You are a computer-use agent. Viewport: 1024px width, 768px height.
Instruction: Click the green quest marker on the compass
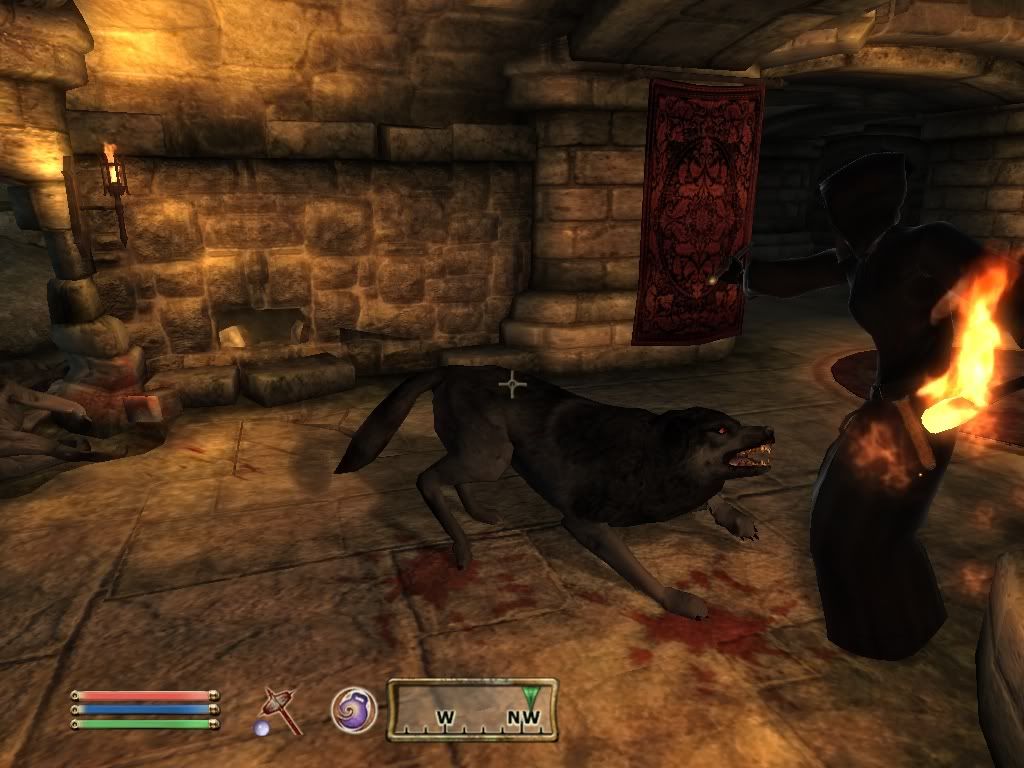[x=531, y=692]
